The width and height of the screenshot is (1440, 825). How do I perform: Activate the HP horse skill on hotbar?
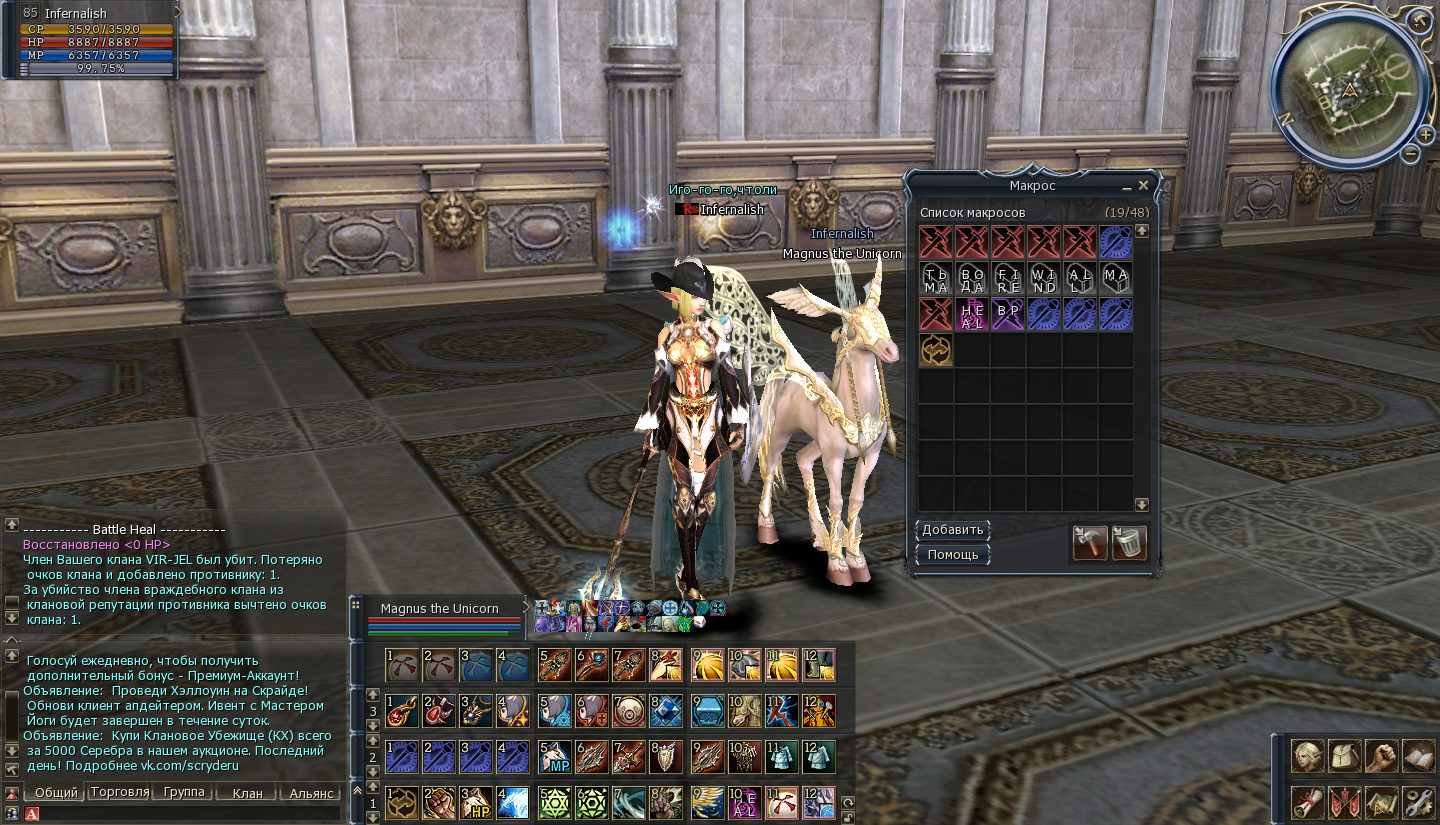point(475,803)
